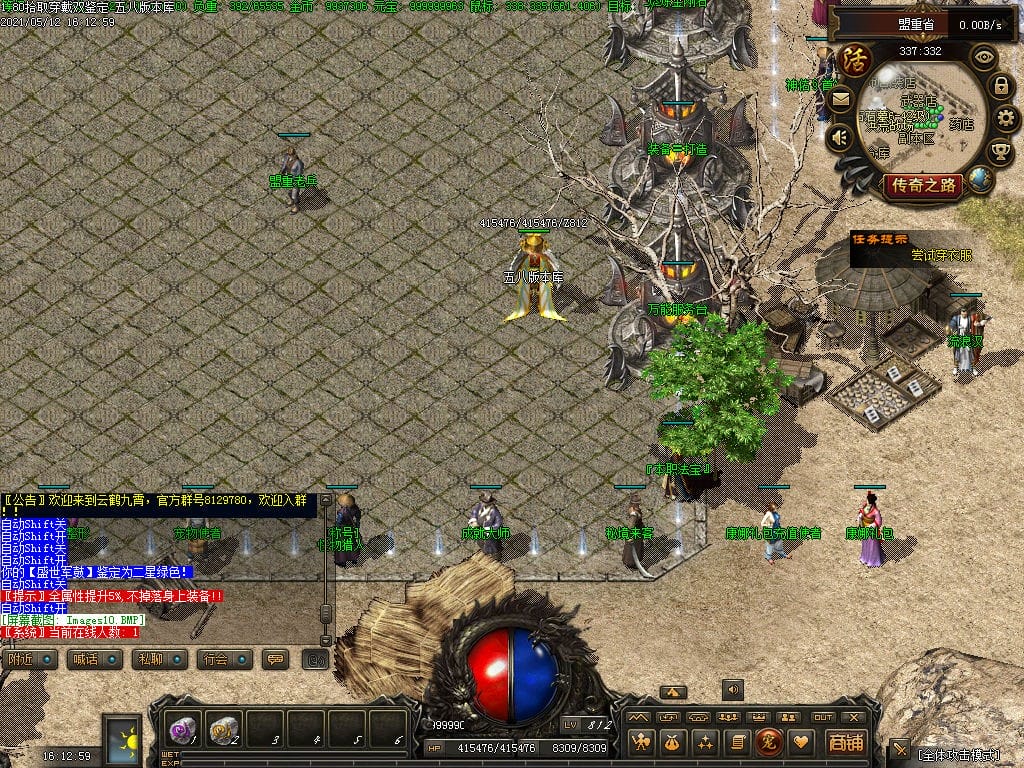Open the 活 activity icon
1024x768 pixels.
[x=855, y=58]
